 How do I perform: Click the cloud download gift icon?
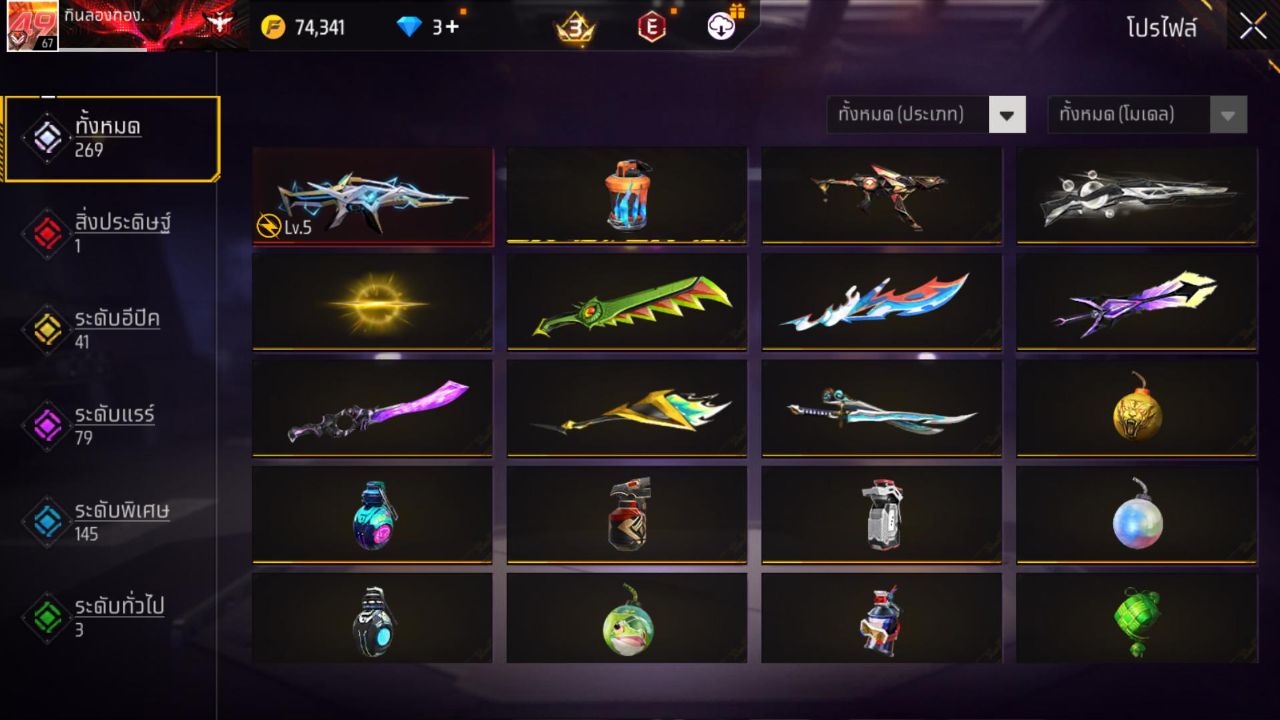tap(719, 27)
